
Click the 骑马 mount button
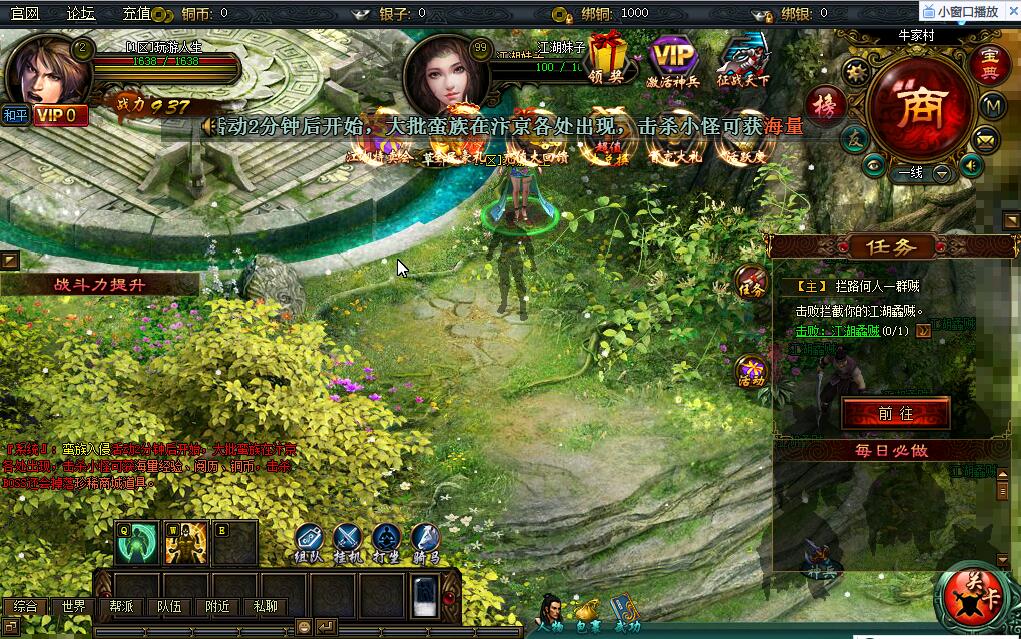point(425,541)
